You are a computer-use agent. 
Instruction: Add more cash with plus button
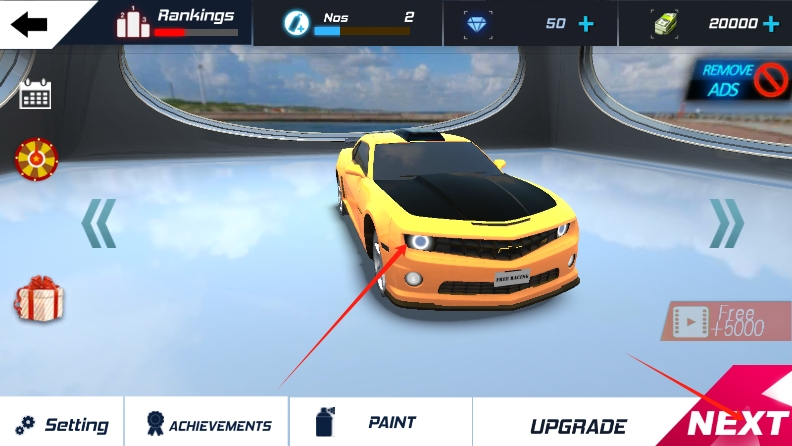coord(771,23)
